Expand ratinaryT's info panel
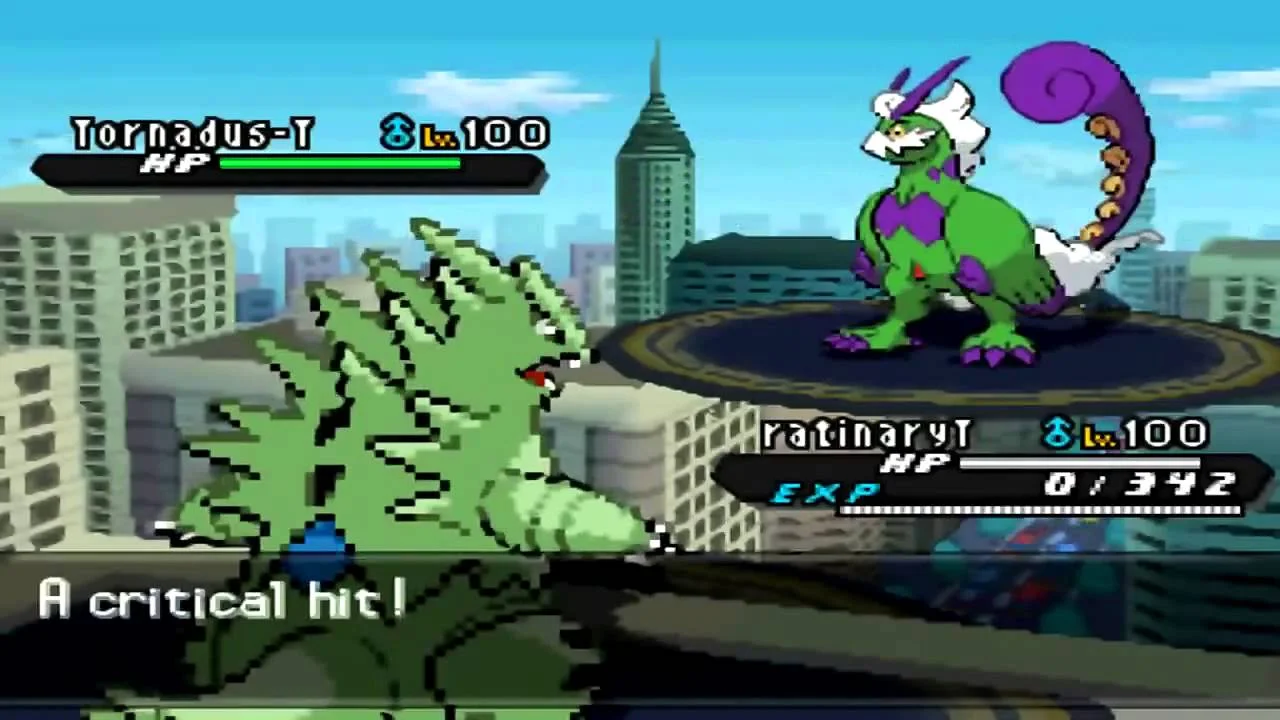The width and height of the screenshot is (1280, 720). pos(990,465)
